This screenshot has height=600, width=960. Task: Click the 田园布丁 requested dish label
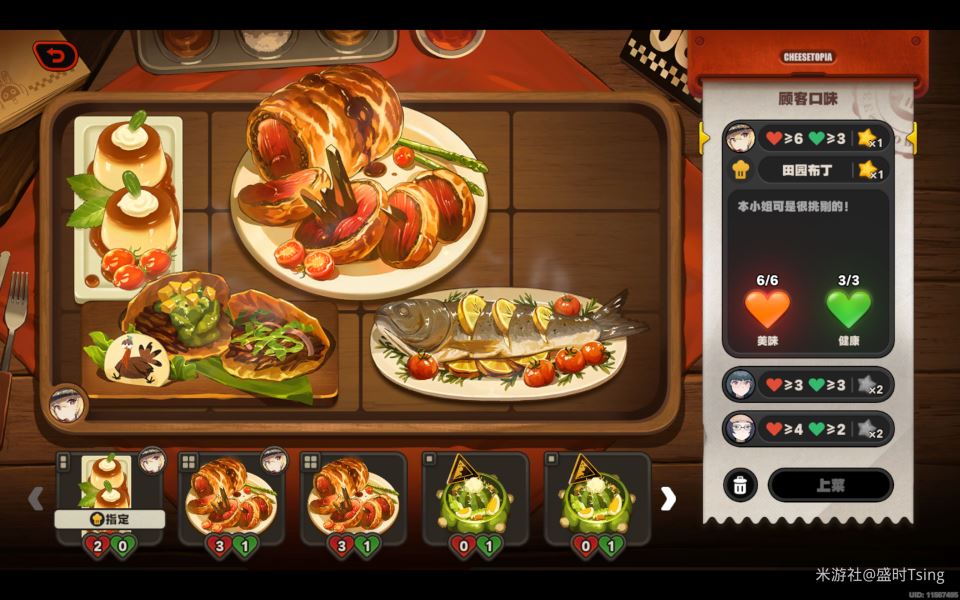point(807,170)
